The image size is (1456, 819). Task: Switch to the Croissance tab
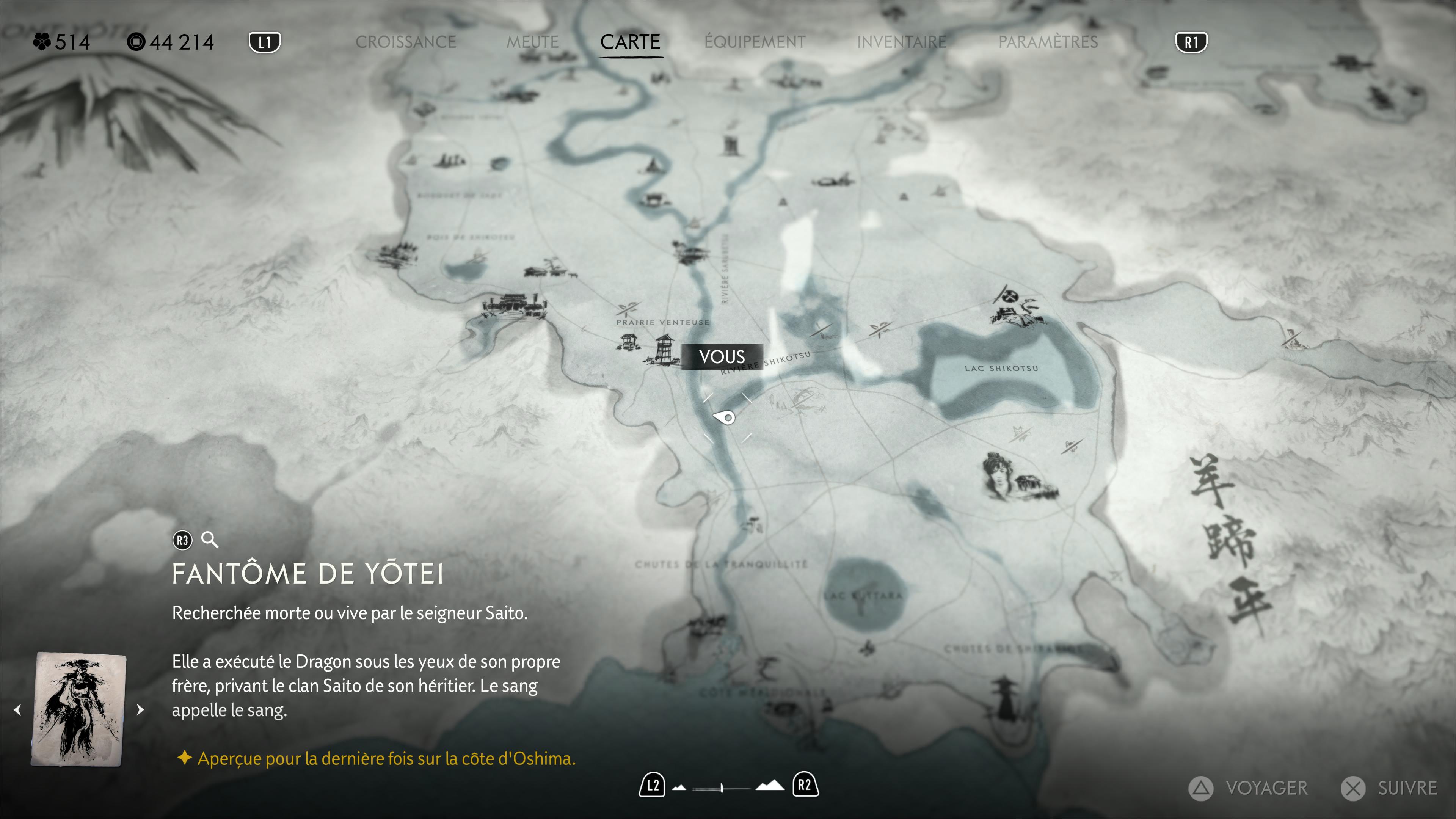click(x=405, y=42)
